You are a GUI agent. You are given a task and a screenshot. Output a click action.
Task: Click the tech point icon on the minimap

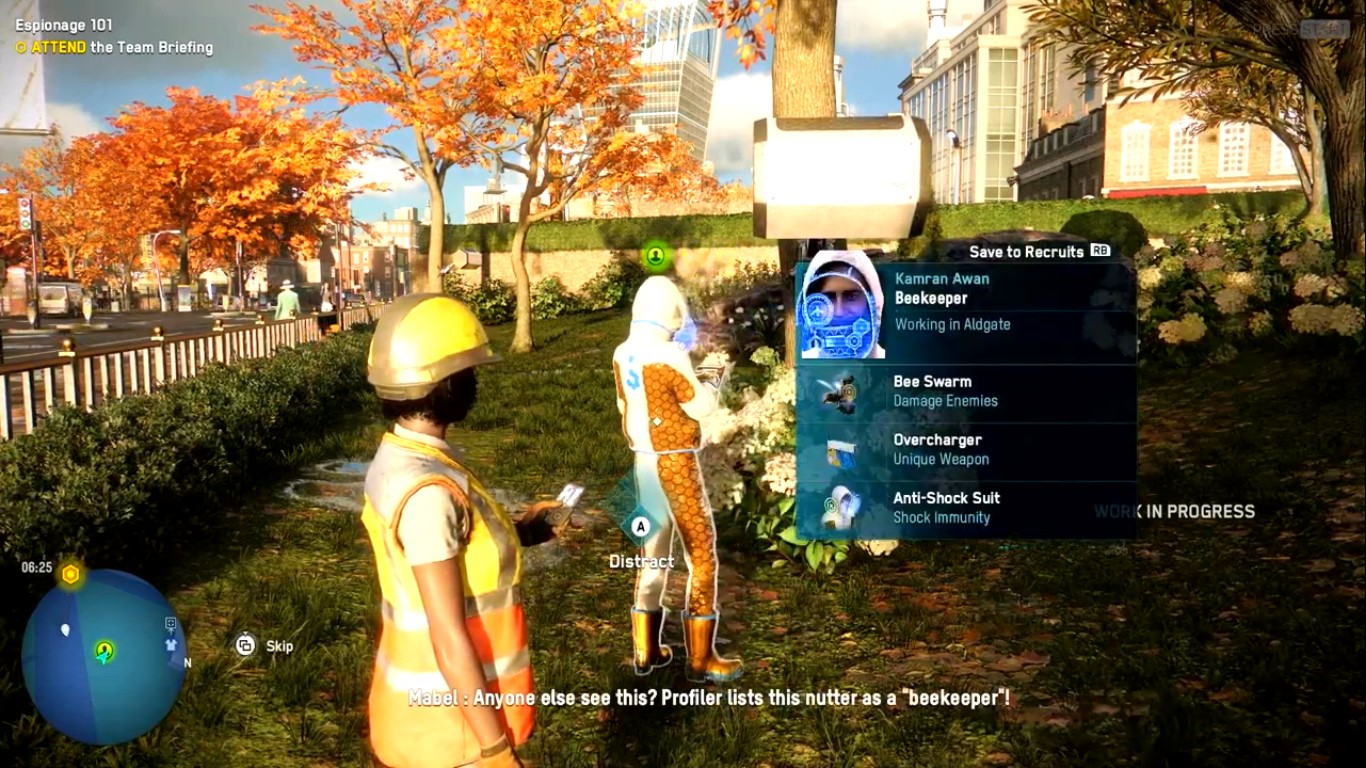tap(170, 623)
